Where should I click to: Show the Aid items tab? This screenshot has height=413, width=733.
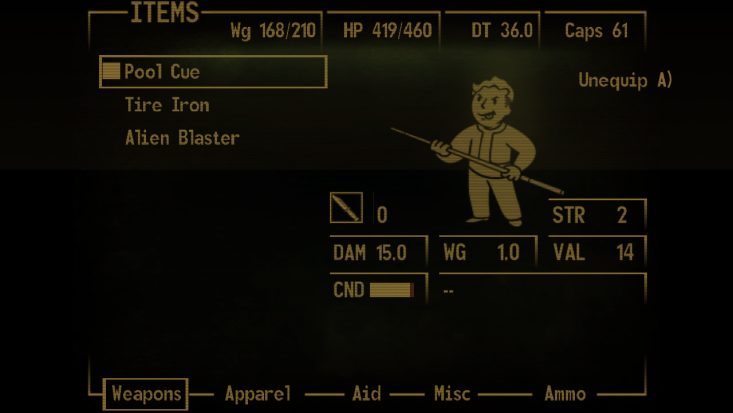coord(366,394)
